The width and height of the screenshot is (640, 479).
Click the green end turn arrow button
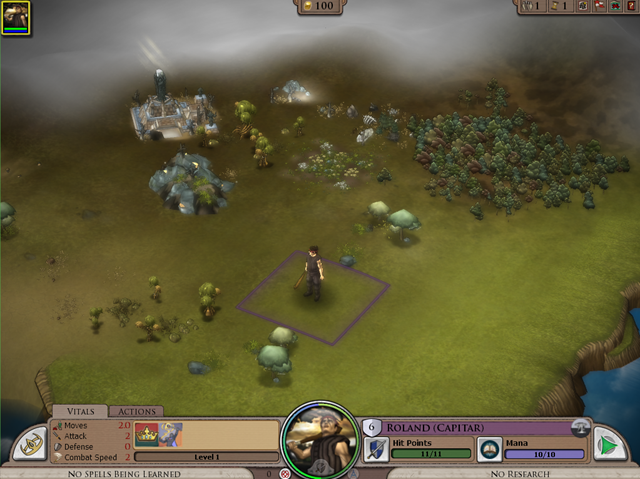pyautogui.click(x=608, y=444)
